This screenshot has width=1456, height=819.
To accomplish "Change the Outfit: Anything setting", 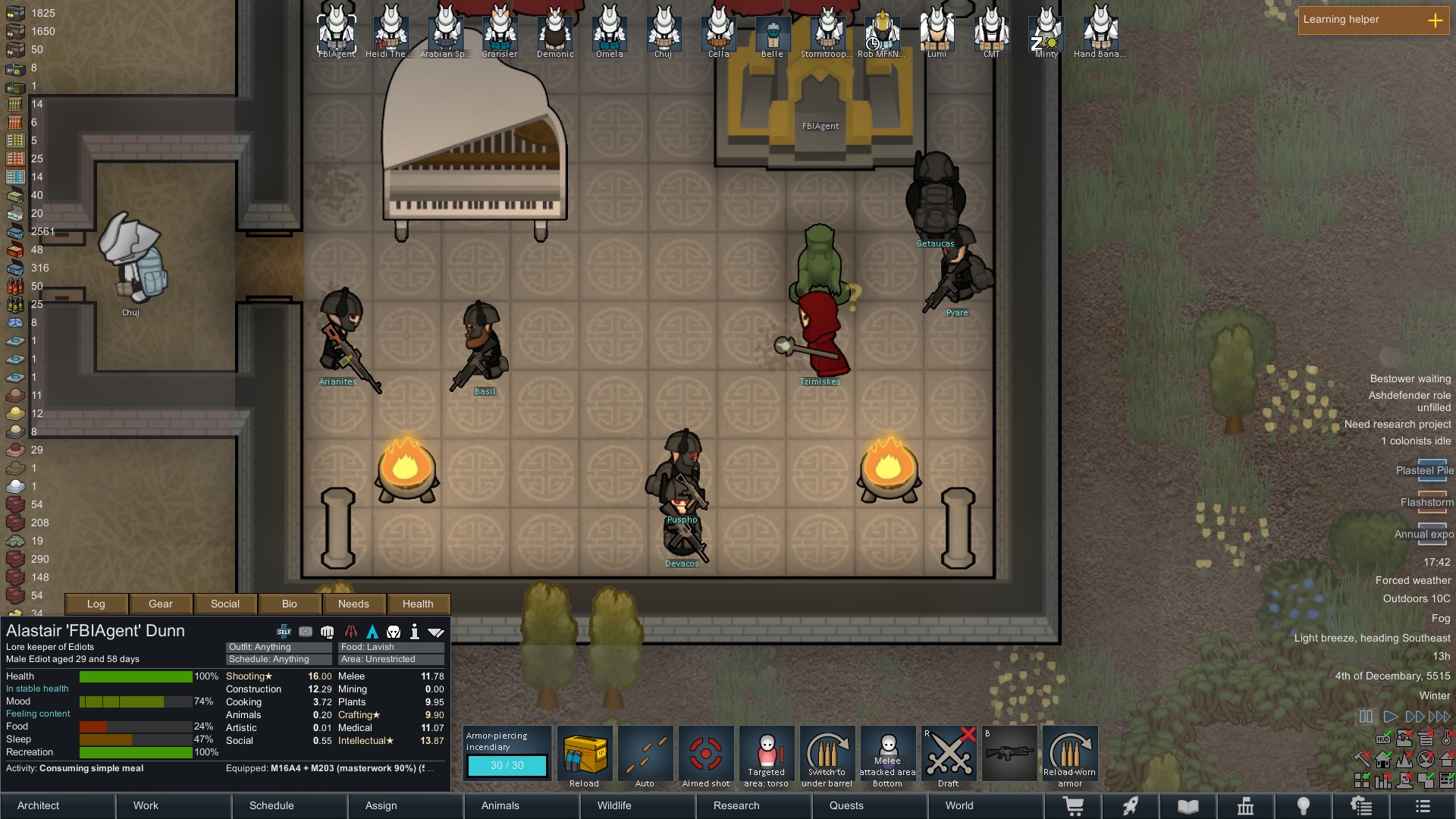I will point(278,648).
